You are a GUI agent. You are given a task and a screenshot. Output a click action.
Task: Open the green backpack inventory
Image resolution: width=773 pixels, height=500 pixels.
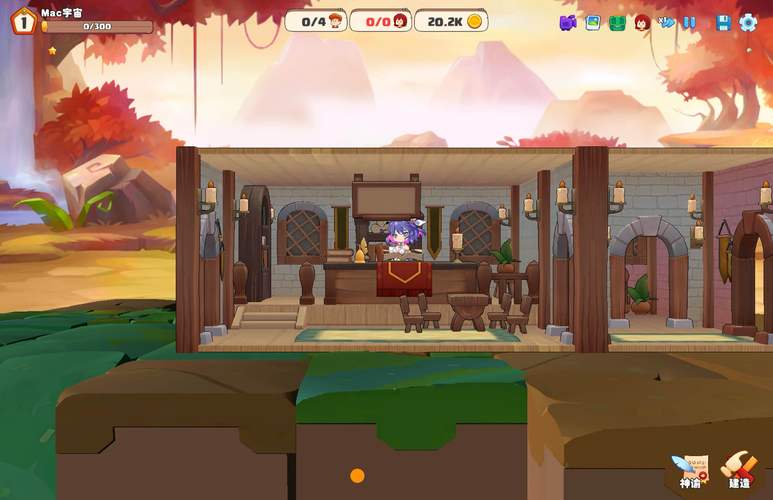pyautogui.click(x=617, y=22)
